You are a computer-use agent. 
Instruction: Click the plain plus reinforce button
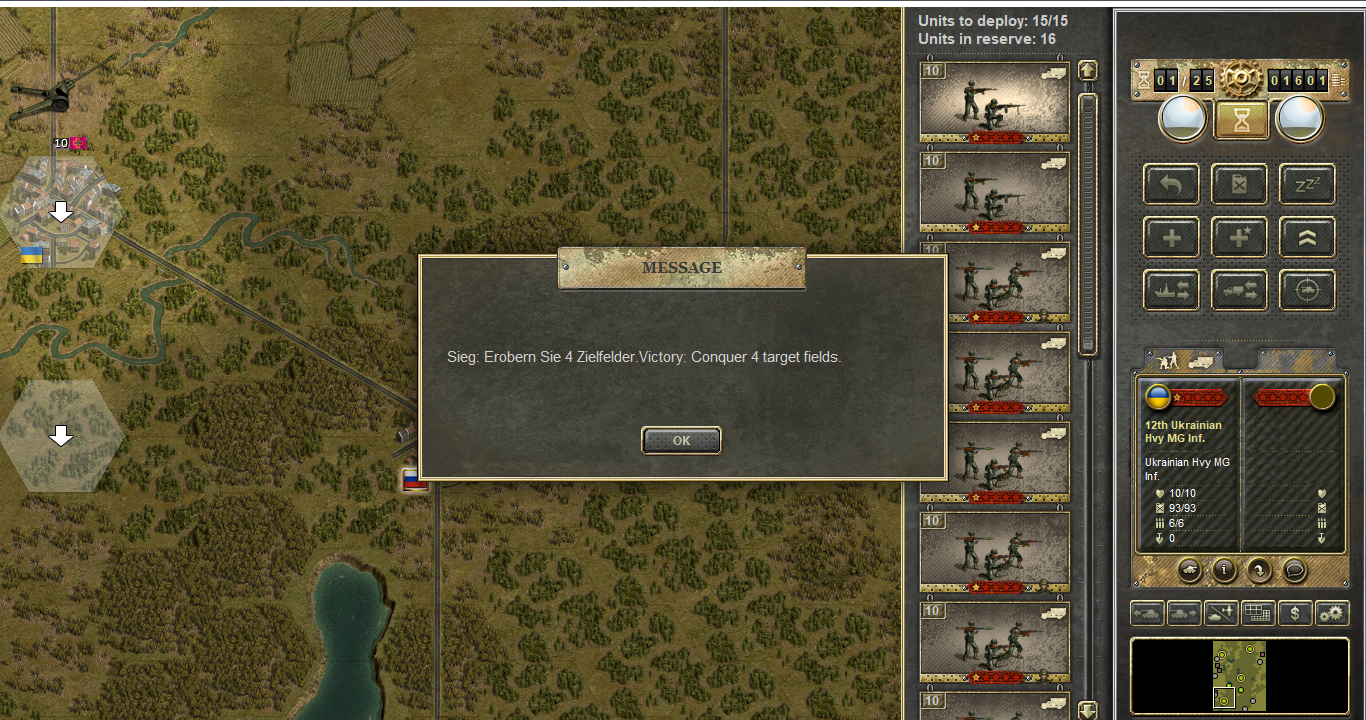(x=1172, y=238)
